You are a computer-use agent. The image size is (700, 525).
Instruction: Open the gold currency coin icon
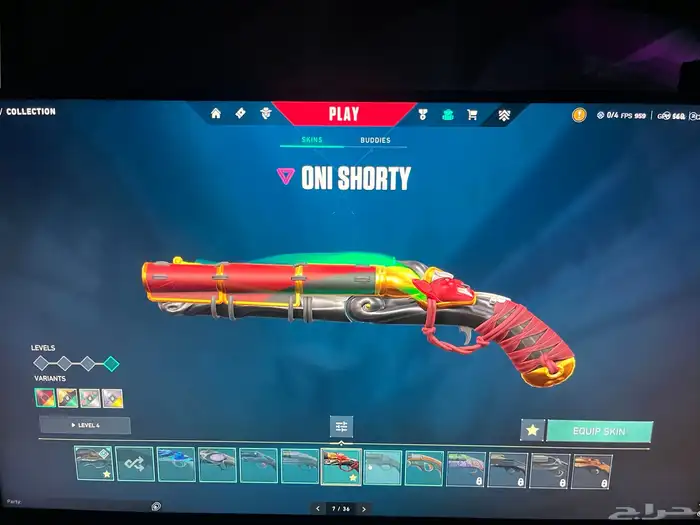[579, 115]
